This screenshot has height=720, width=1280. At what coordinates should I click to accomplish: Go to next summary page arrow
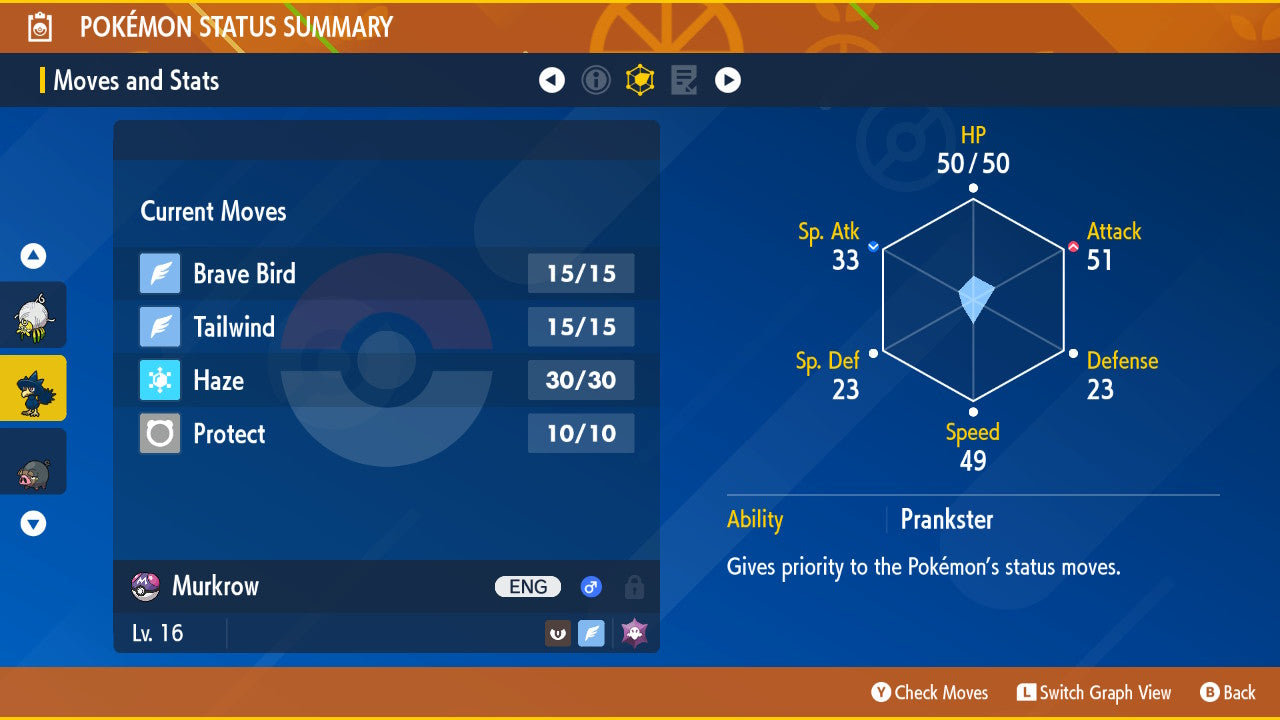(x=728, y=80)
